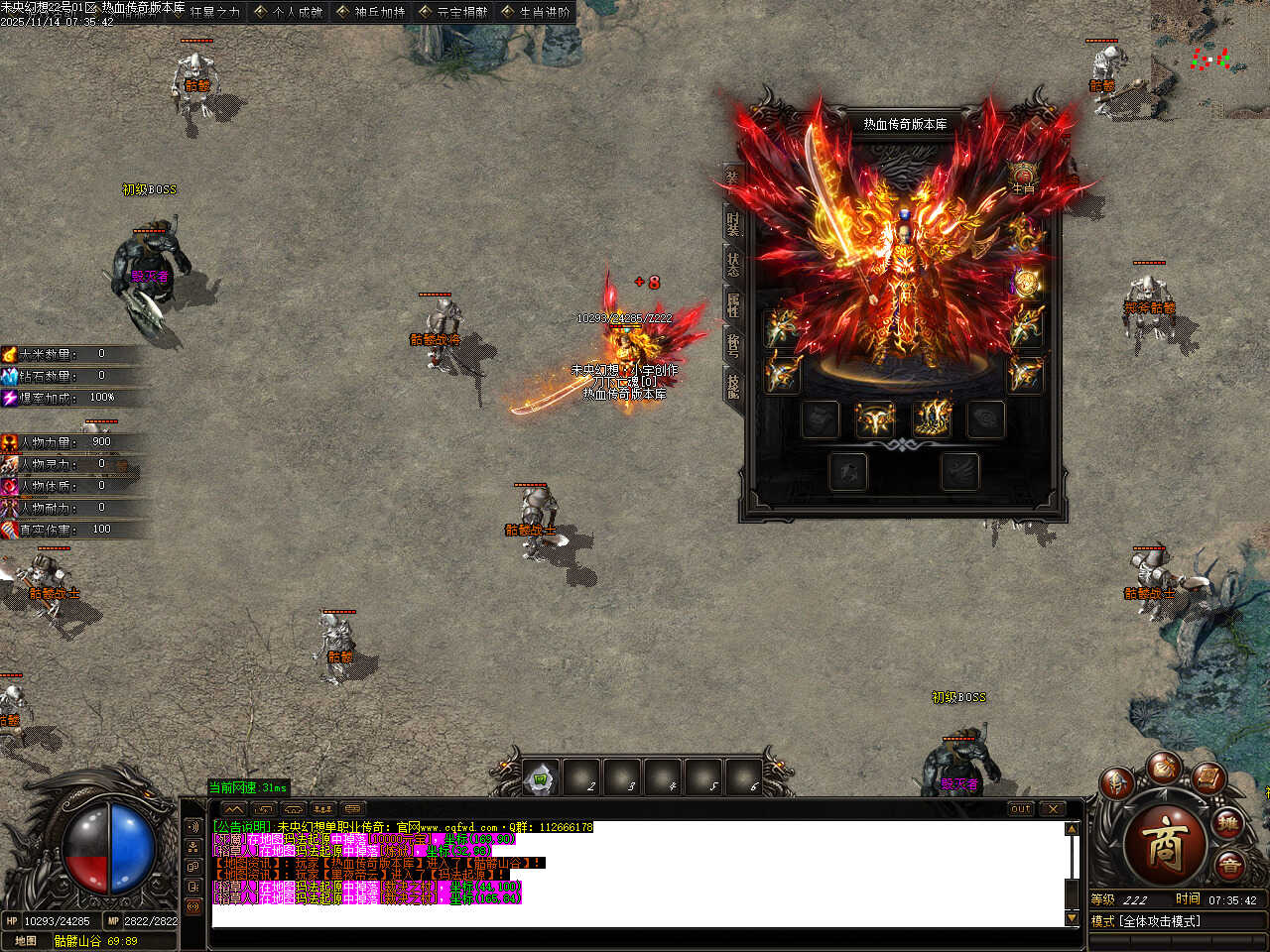The image size is (1270, 952).
Task: Switch to the 属性 attributes tab
Action: point(732,304)
